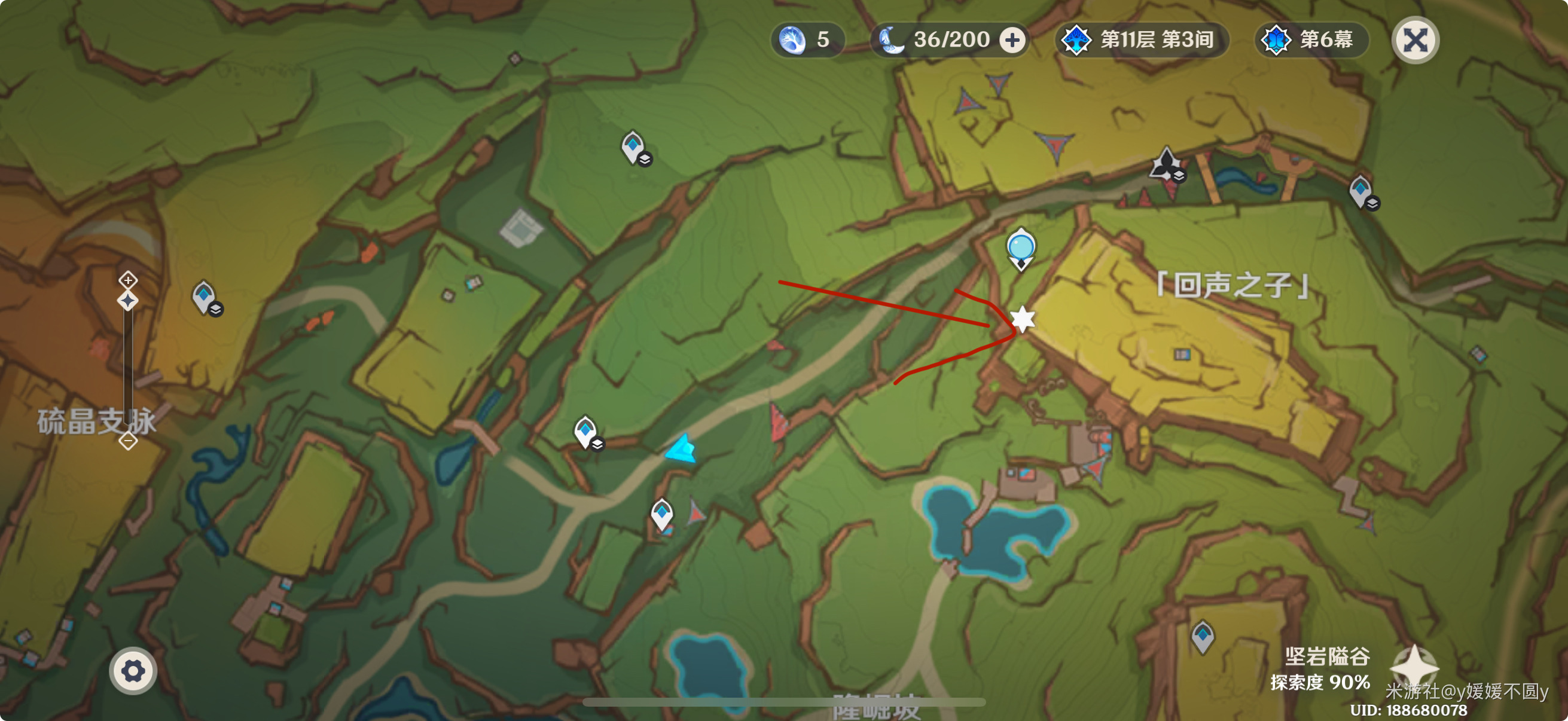1568x721 pixels.
Task: Click the 36/200 resin counter
Action: 941,40
